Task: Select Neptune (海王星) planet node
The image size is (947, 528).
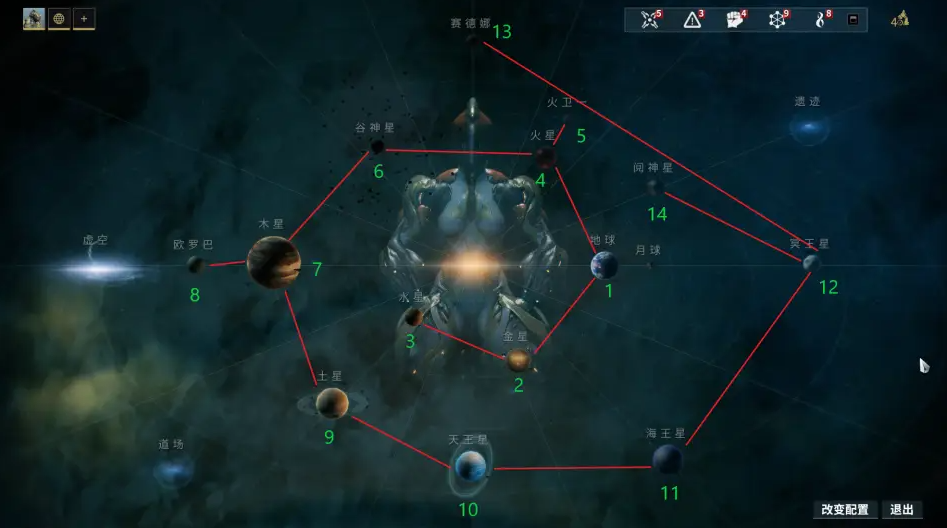Action: pyautogui.click(x=667, y=459)
